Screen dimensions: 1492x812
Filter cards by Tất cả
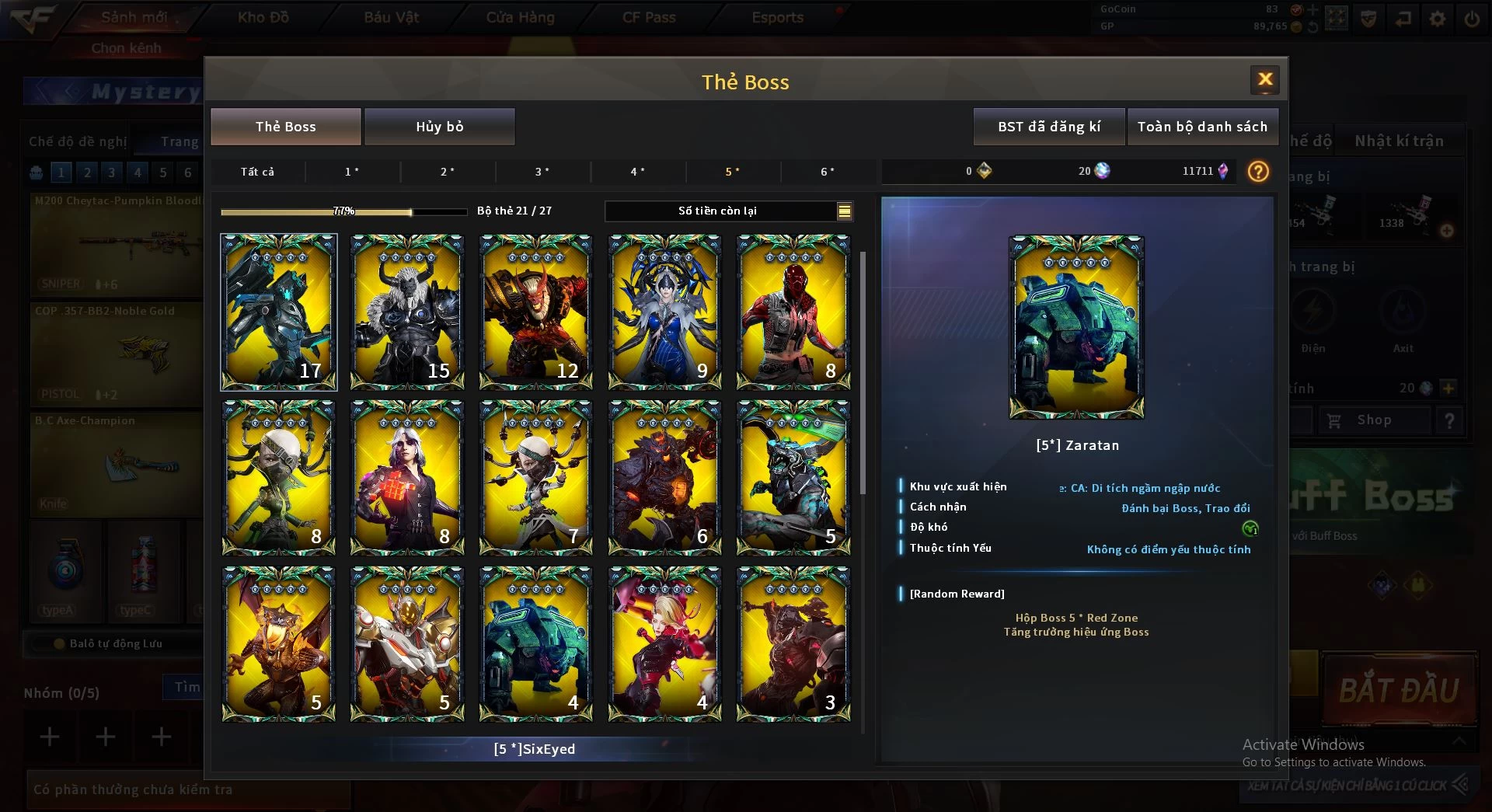point(257,172)
